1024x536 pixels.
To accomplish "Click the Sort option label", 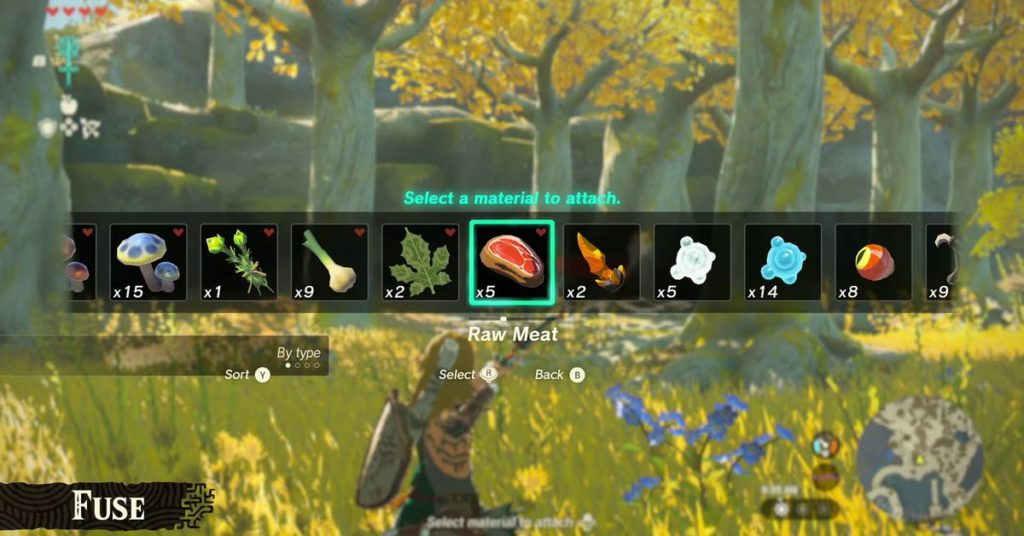I will [239, 375].
